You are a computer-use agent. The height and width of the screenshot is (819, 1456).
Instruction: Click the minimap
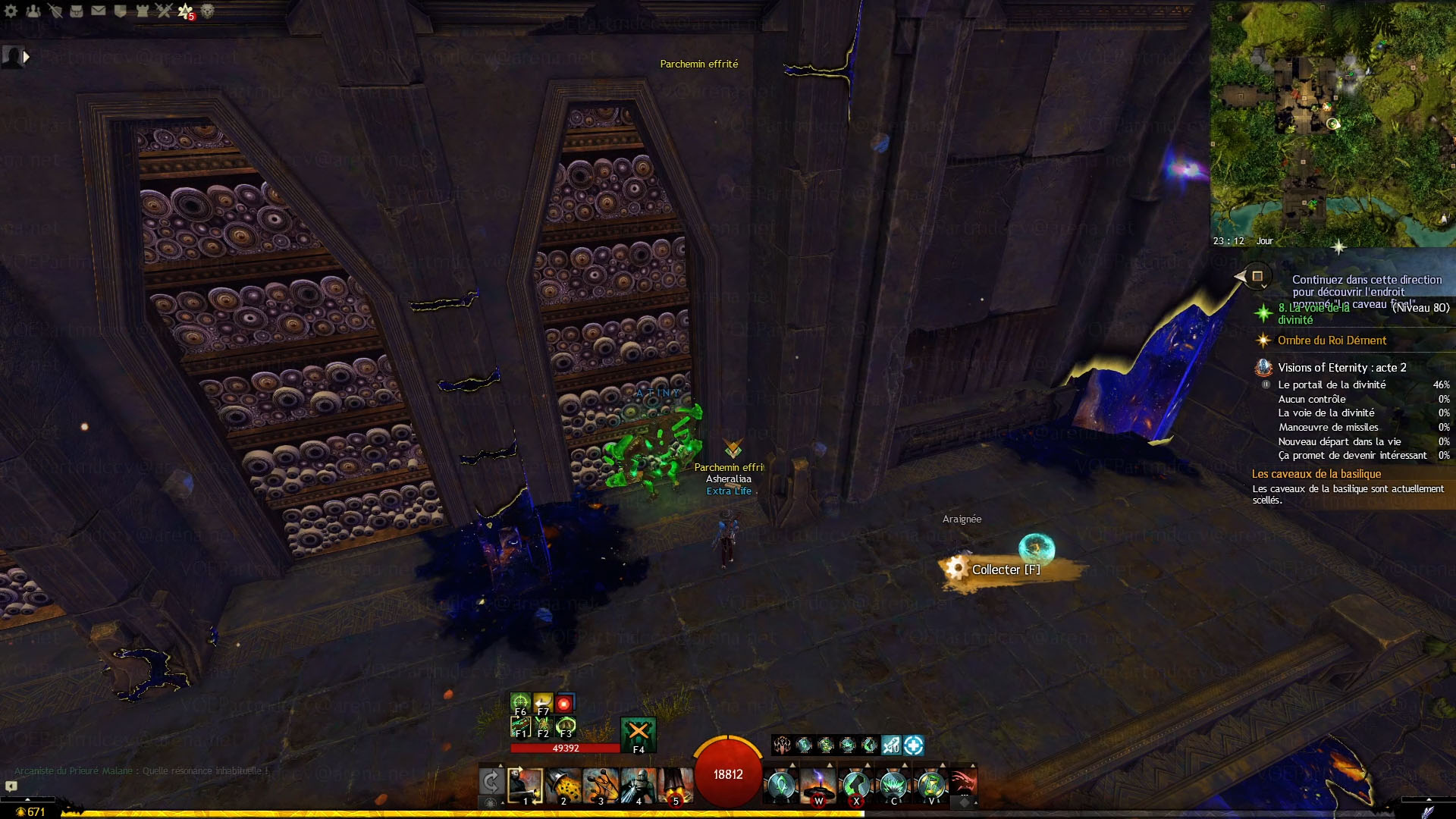coord(1332,123)
